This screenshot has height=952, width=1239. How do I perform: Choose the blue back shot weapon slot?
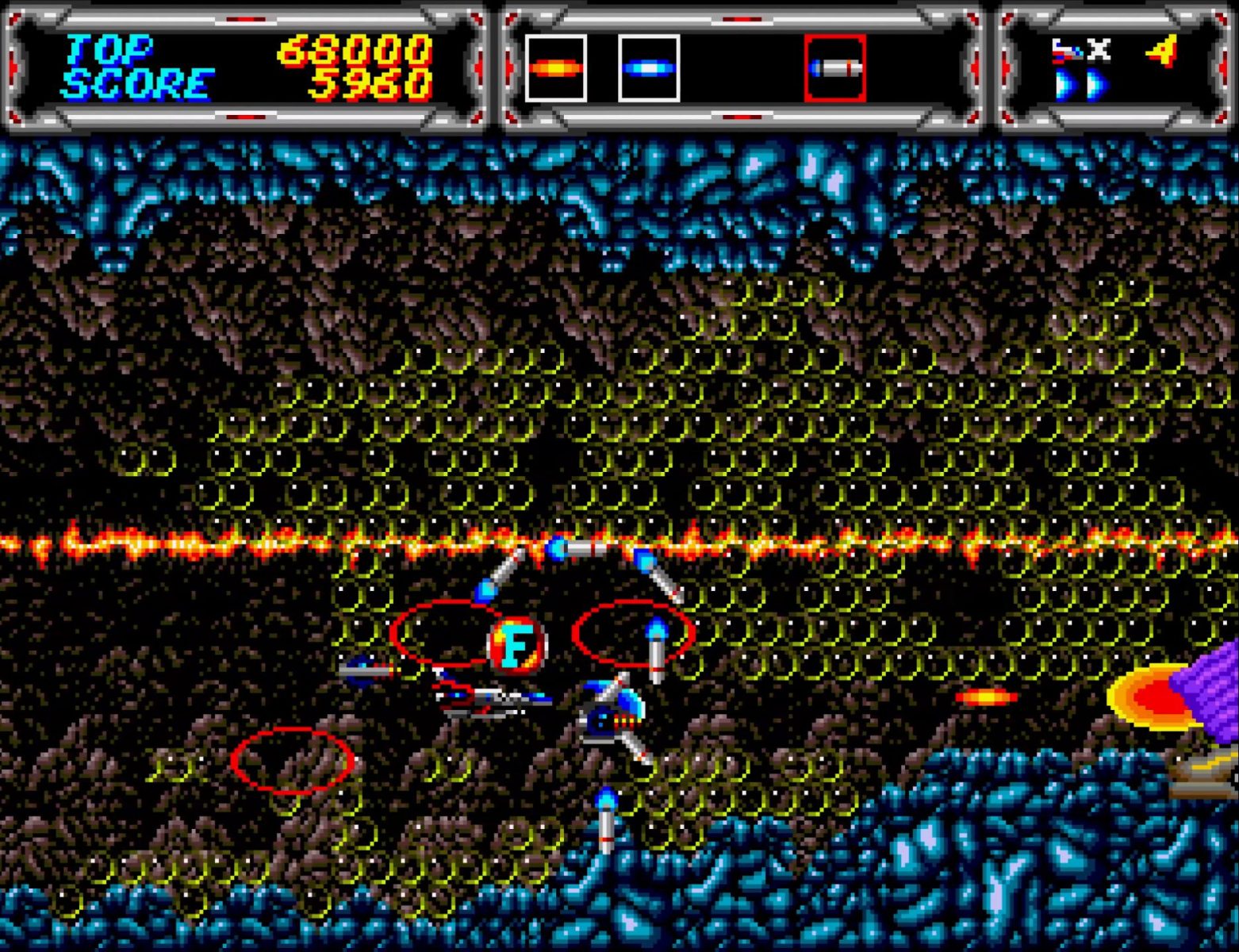pos(648,68)
